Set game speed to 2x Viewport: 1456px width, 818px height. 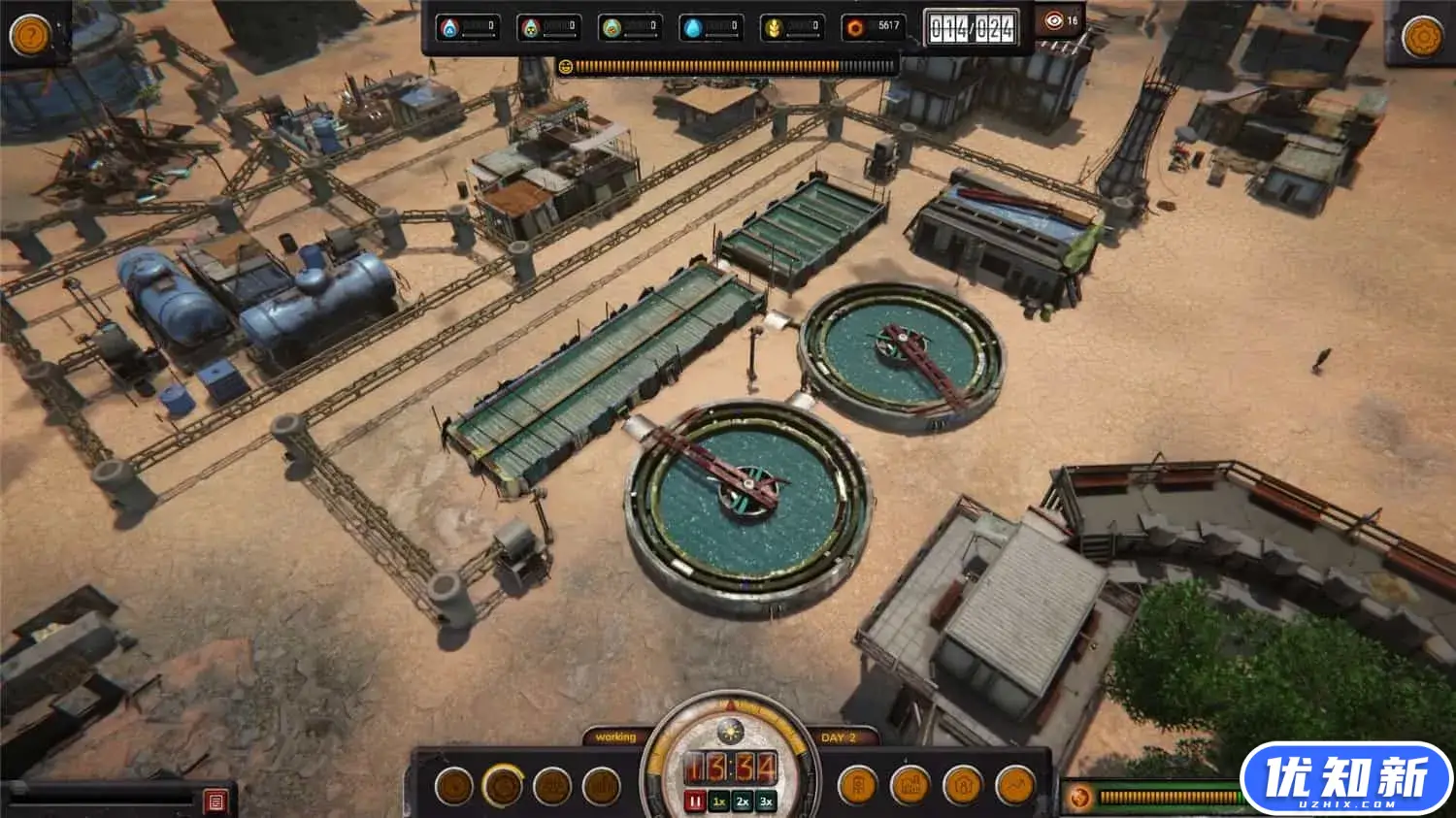tap(743, 802)
